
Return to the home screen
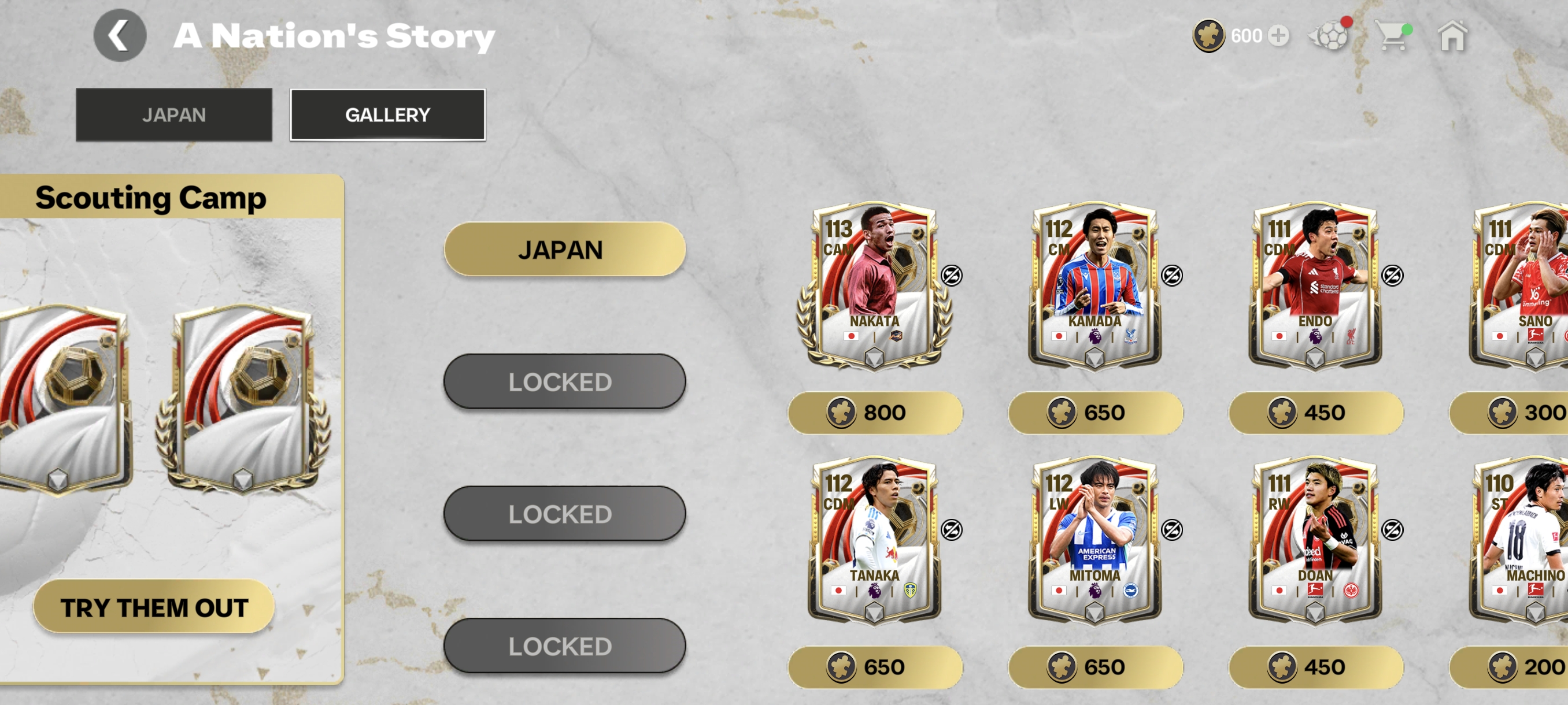click(1452, 36)
